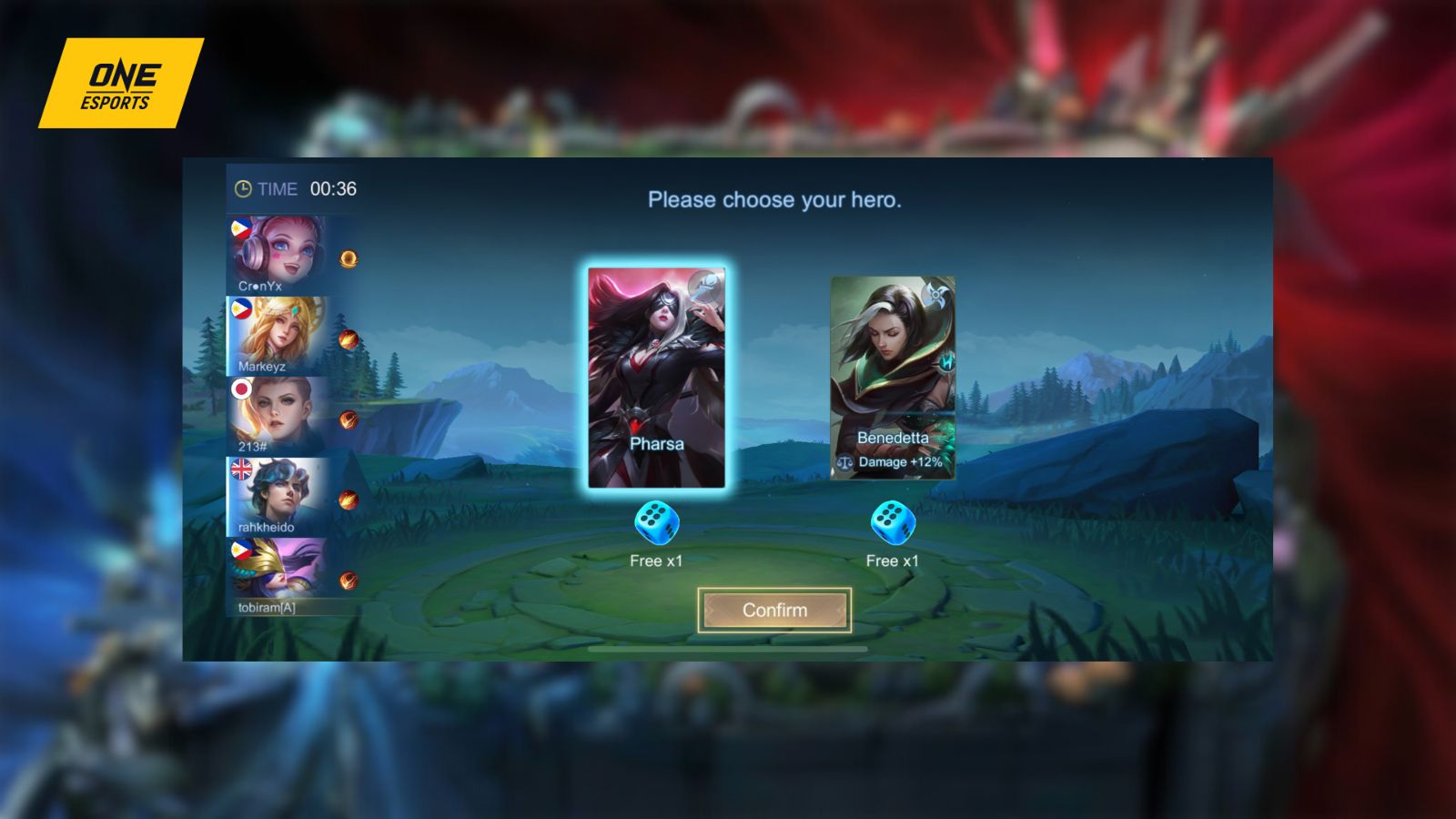Viewport: 1456px width, 819px height.
Task: Click the Free x1 label under Pharsa
Action: click(657, 562)
